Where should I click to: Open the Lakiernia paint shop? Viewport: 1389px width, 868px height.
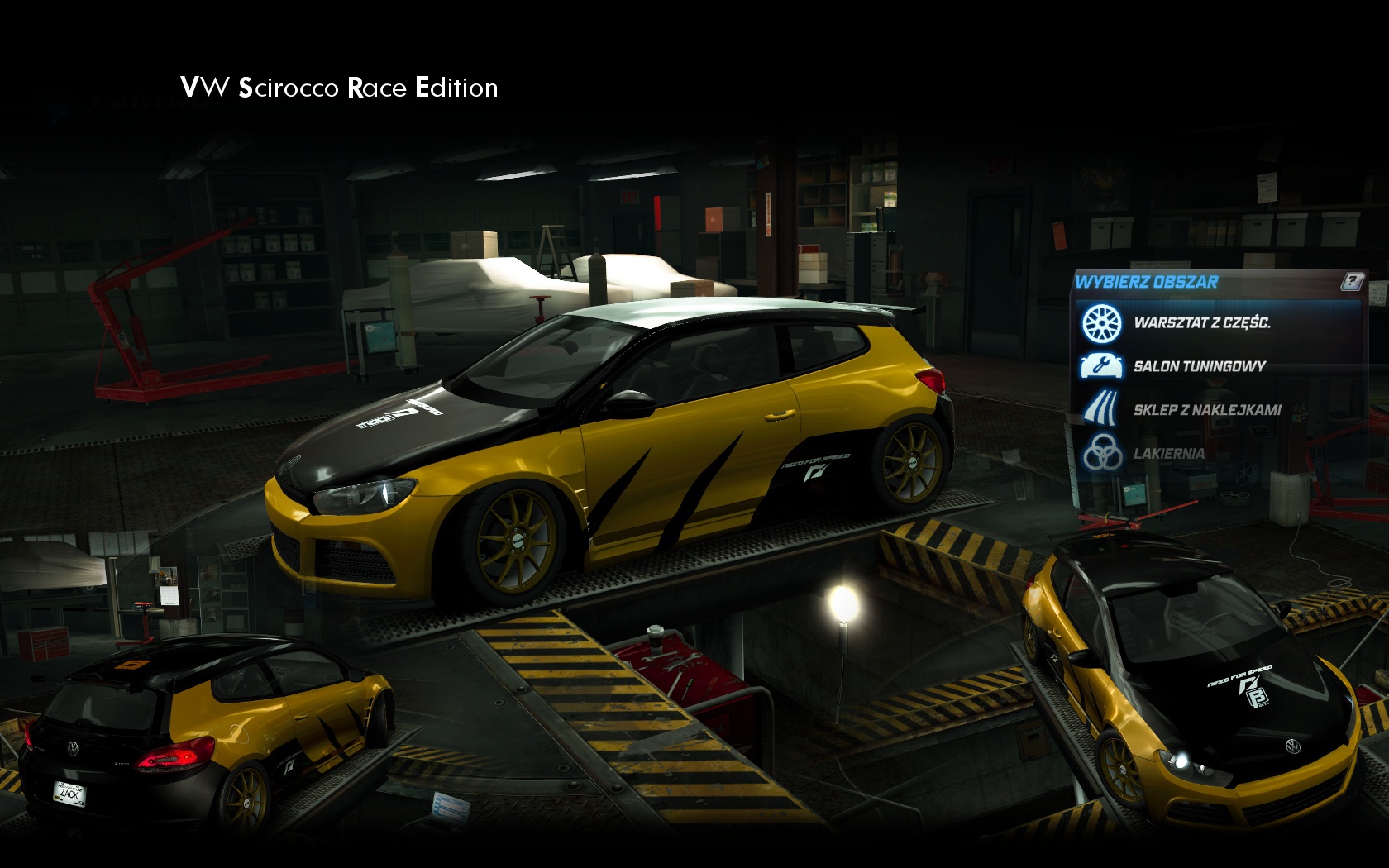1168,454
